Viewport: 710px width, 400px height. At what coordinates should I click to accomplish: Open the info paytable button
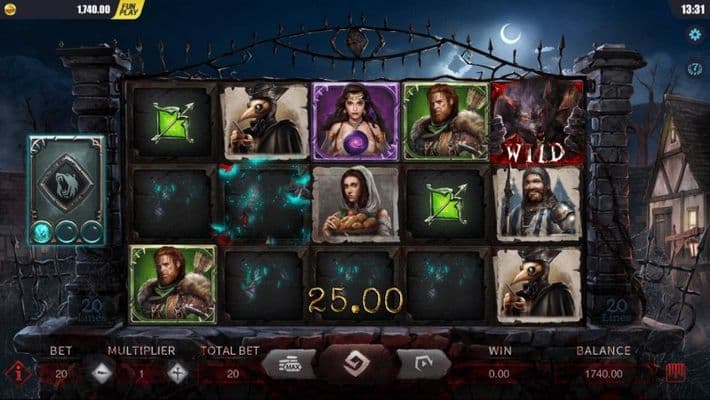pyautogui.click(x=17, y=373)
